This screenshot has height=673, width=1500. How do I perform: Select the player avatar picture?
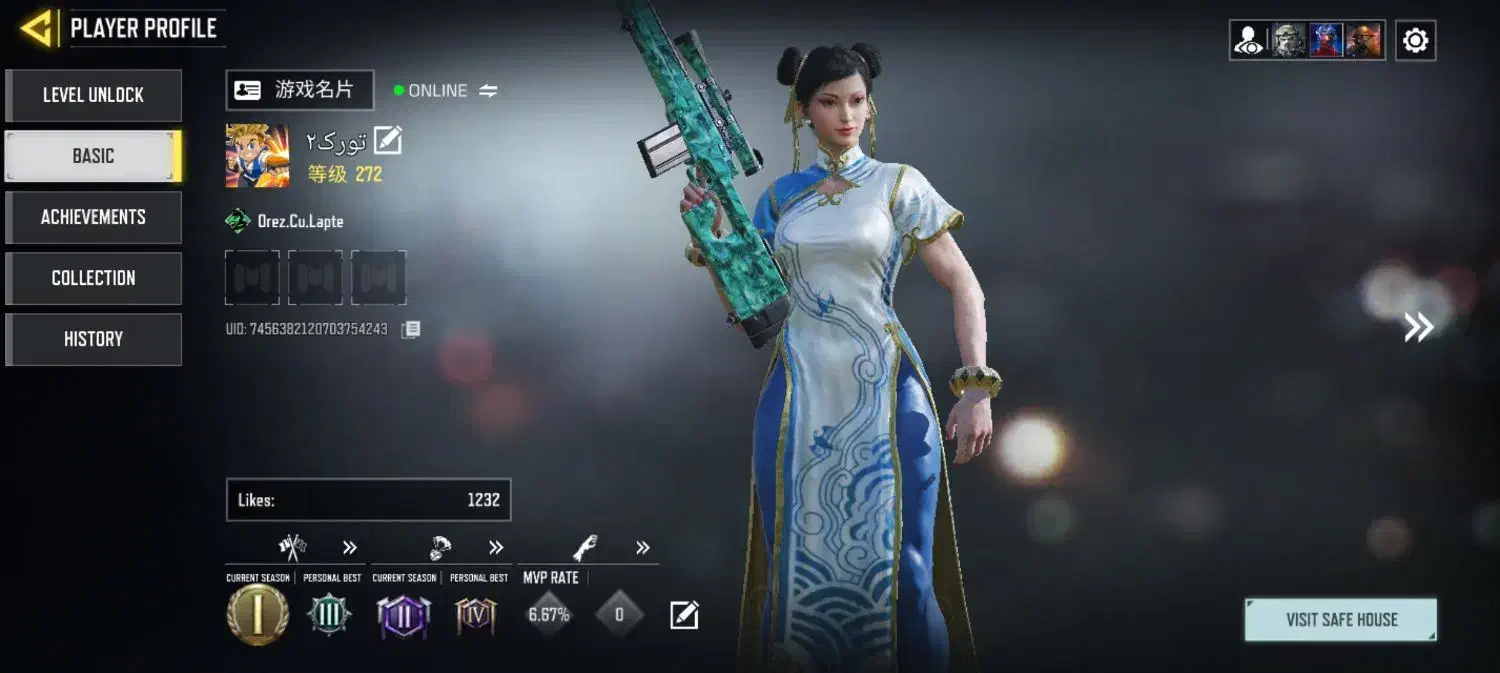(x=257, y=155)
